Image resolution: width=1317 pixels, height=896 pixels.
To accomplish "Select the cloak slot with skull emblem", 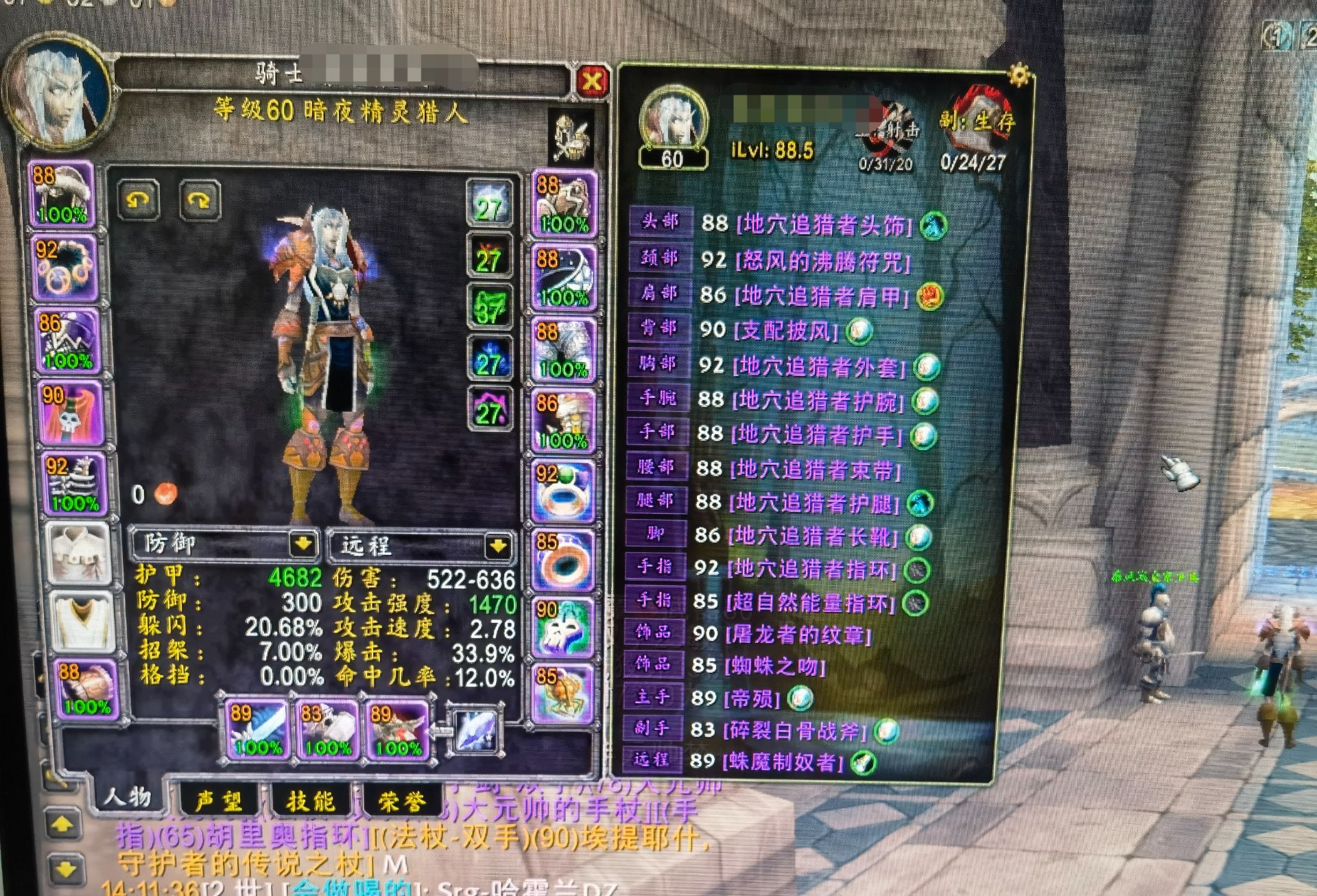I will (71, 414).
